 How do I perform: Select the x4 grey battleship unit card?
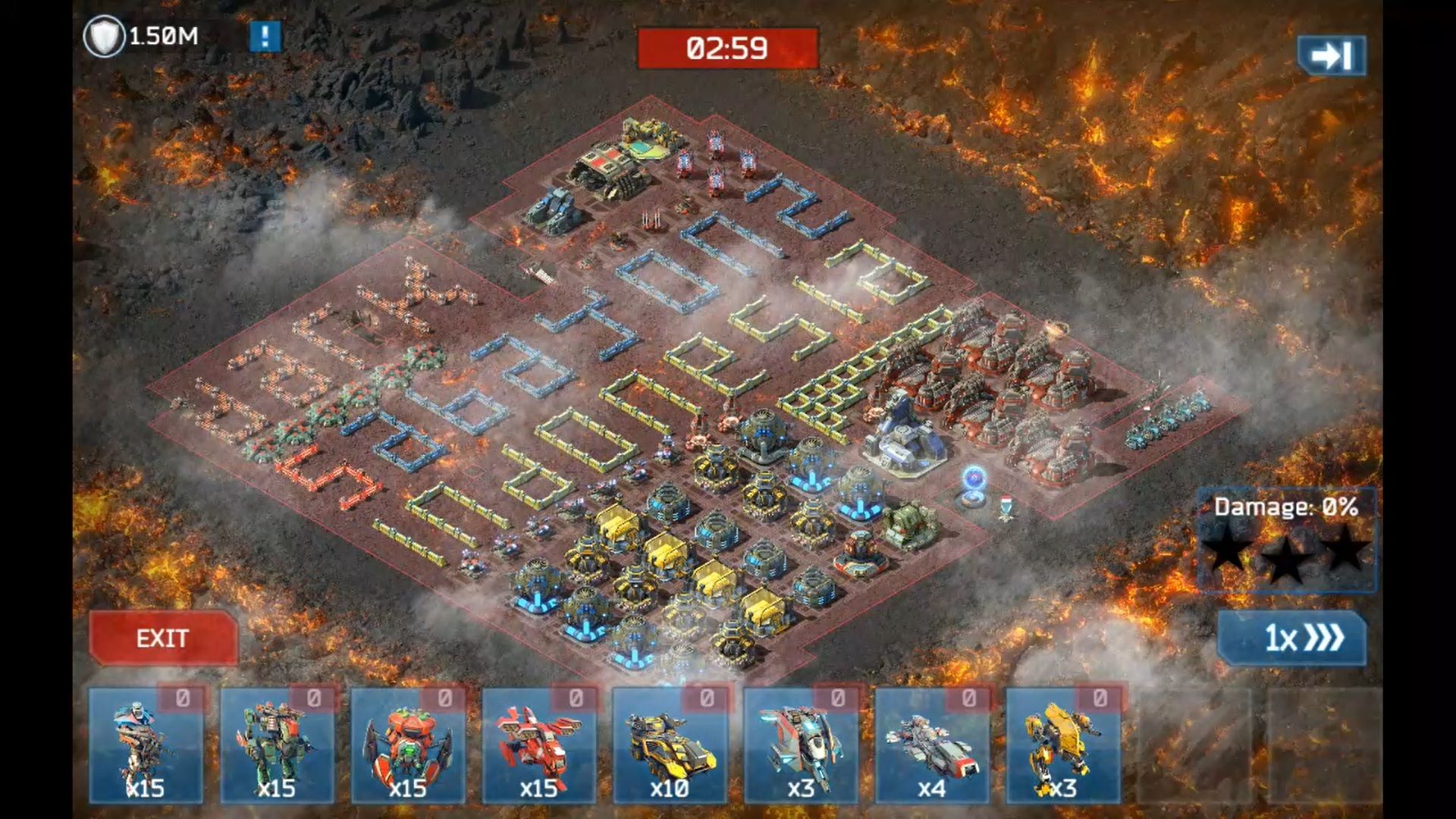(932, 745)
